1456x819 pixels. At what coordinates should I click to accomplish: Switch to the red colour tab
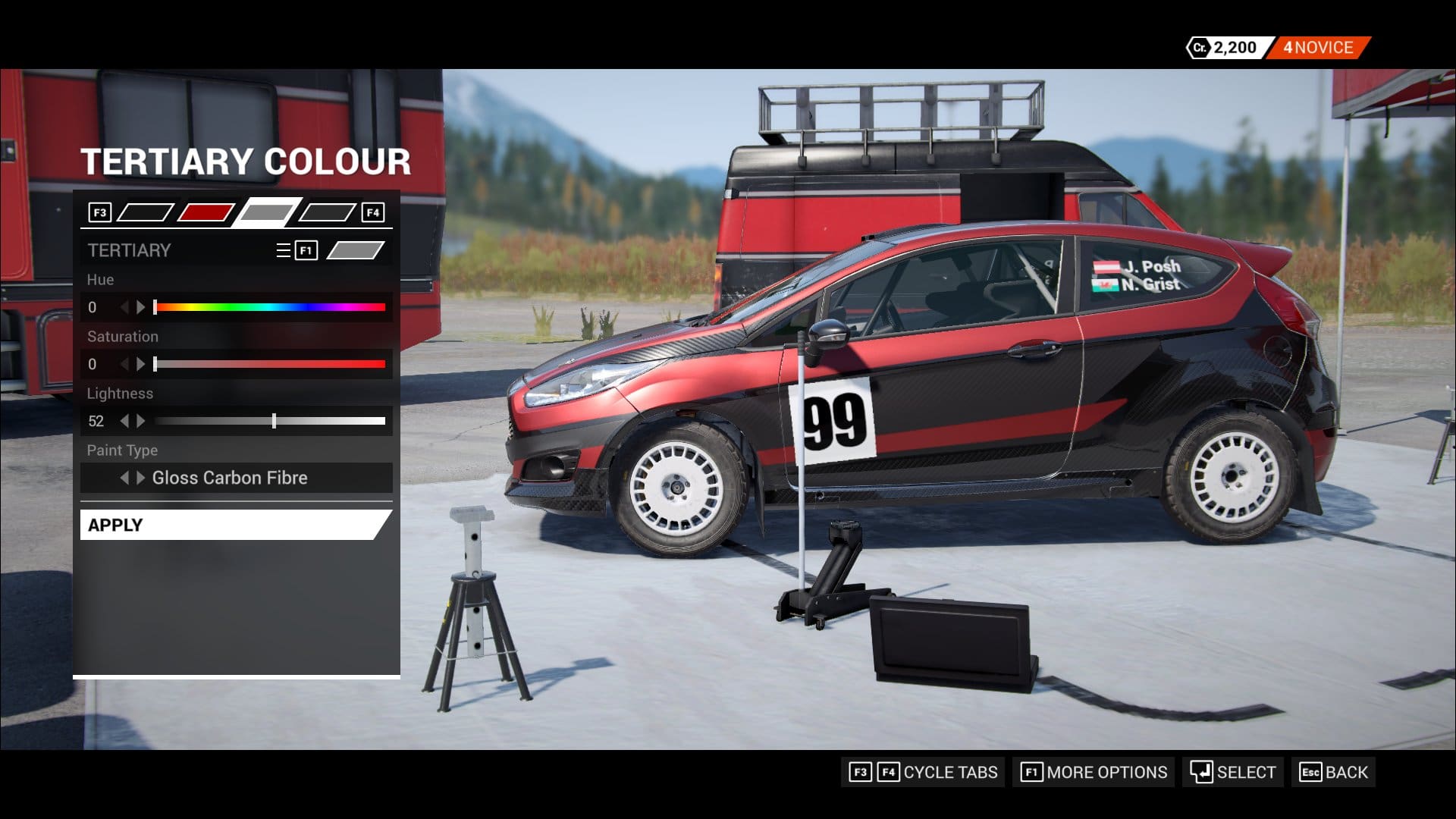click(206, 212)
